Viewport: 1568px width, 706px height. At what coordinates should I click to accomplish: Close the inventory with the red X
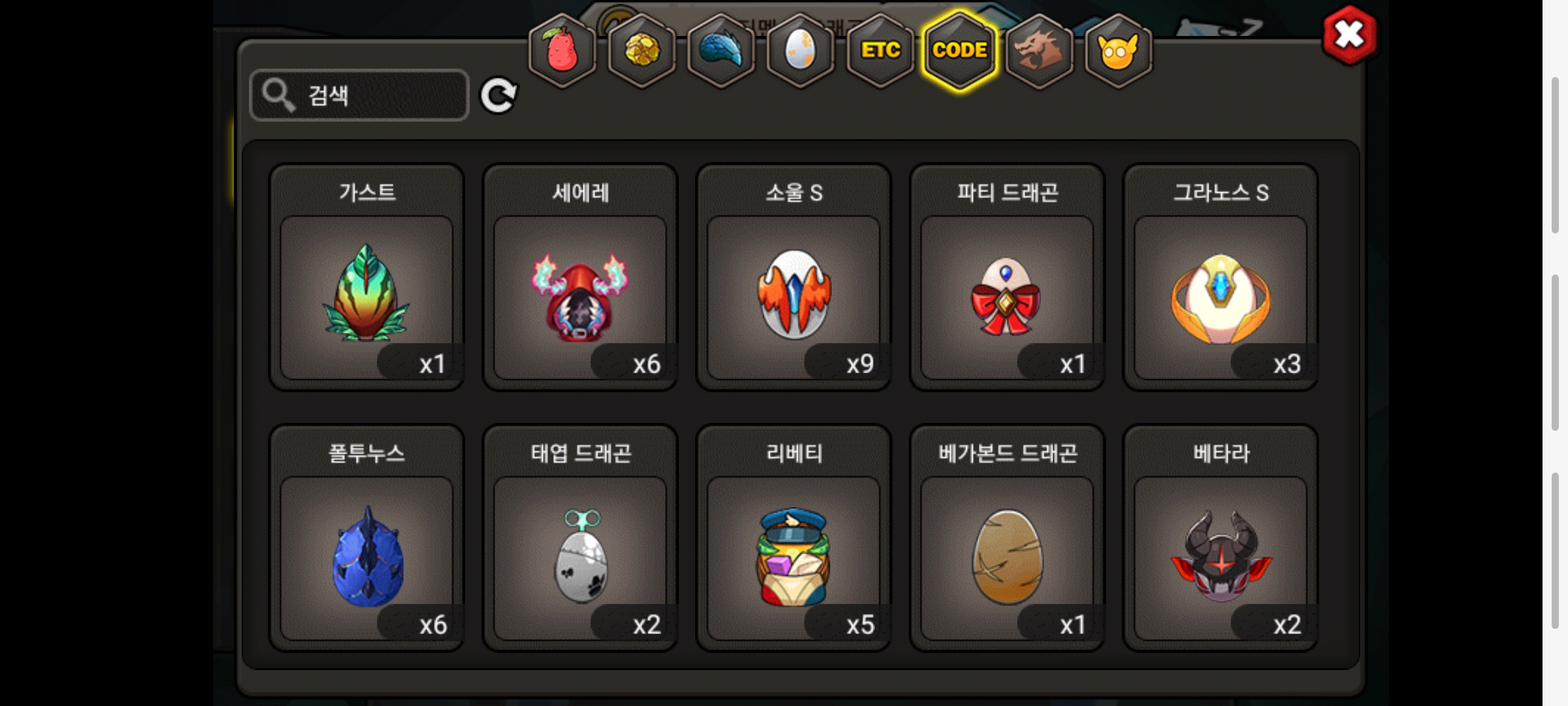point(1349,35)
